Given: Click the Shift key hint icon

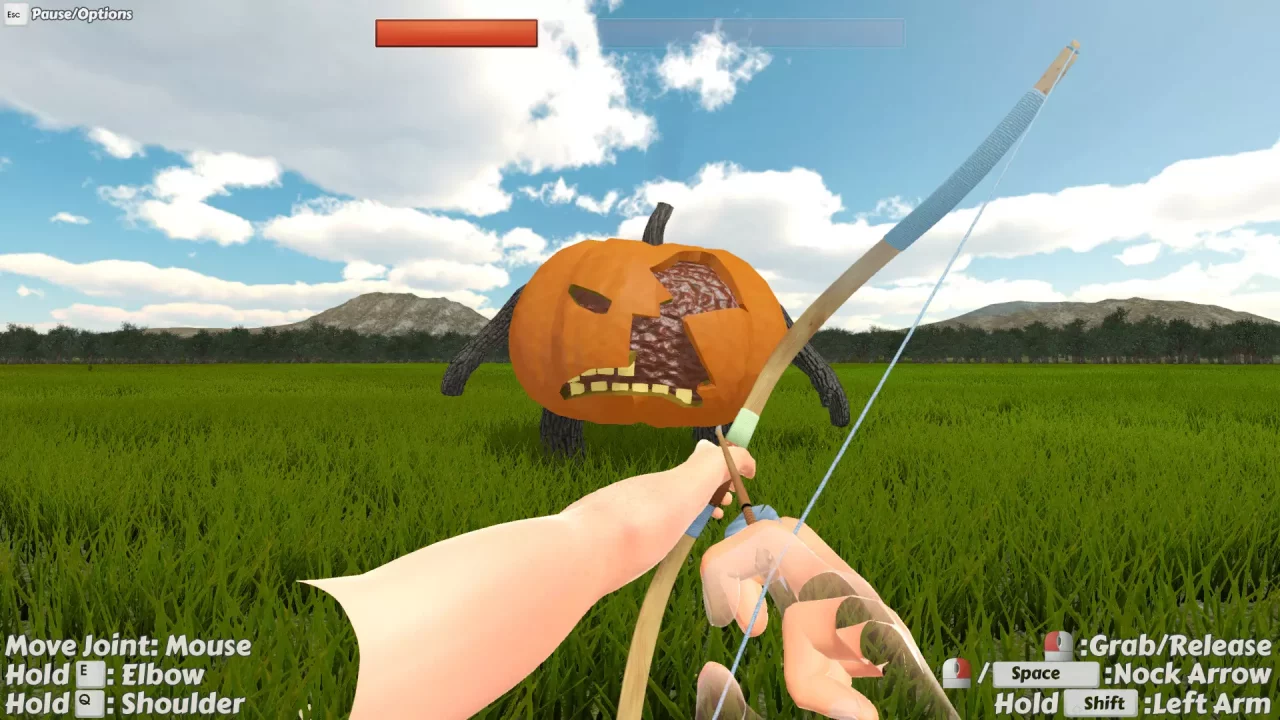Looking at the screenshot, I should click(x=1102, y=704).
